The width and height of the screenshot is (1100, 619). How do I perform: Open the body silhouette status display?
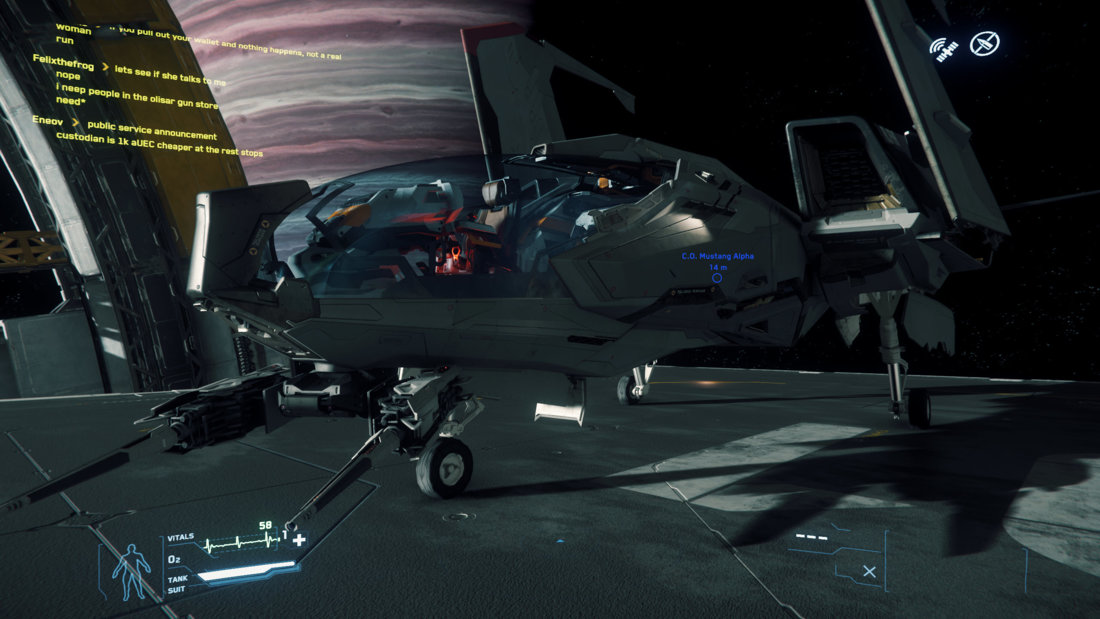tap(130, 571)
